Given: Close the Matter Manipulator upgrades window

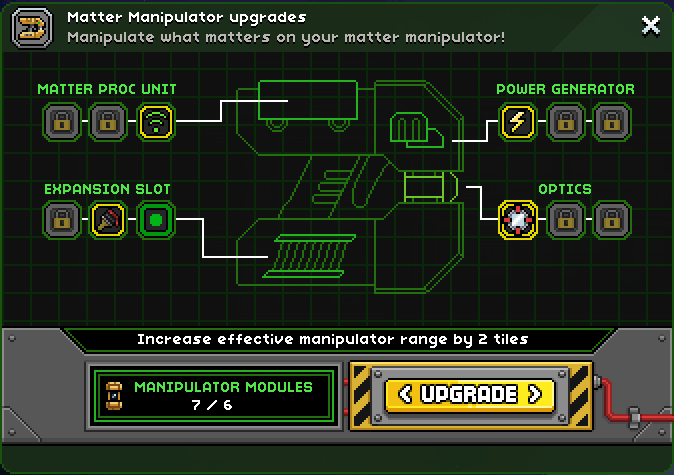Looking at the screenshot, I should pos(650,25).
